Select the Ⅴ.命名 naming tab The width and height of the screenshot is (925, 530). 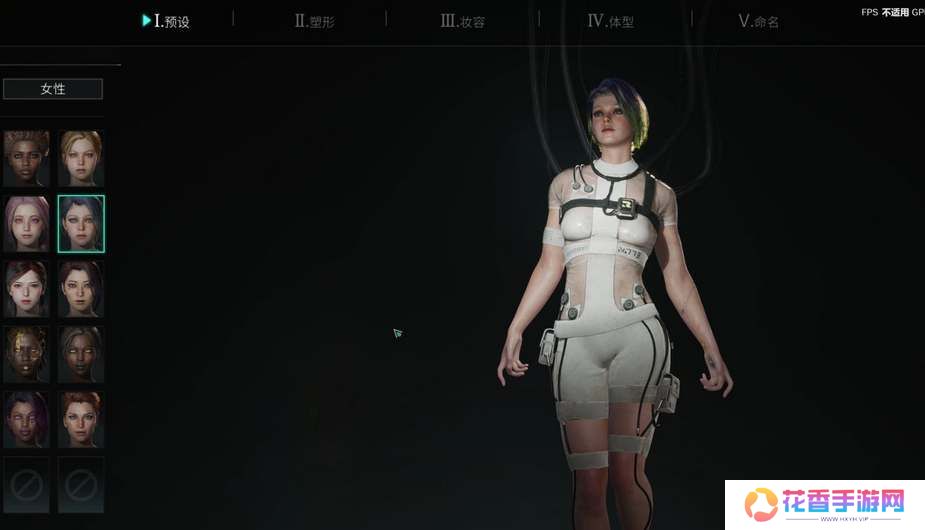tap(758, 21)
